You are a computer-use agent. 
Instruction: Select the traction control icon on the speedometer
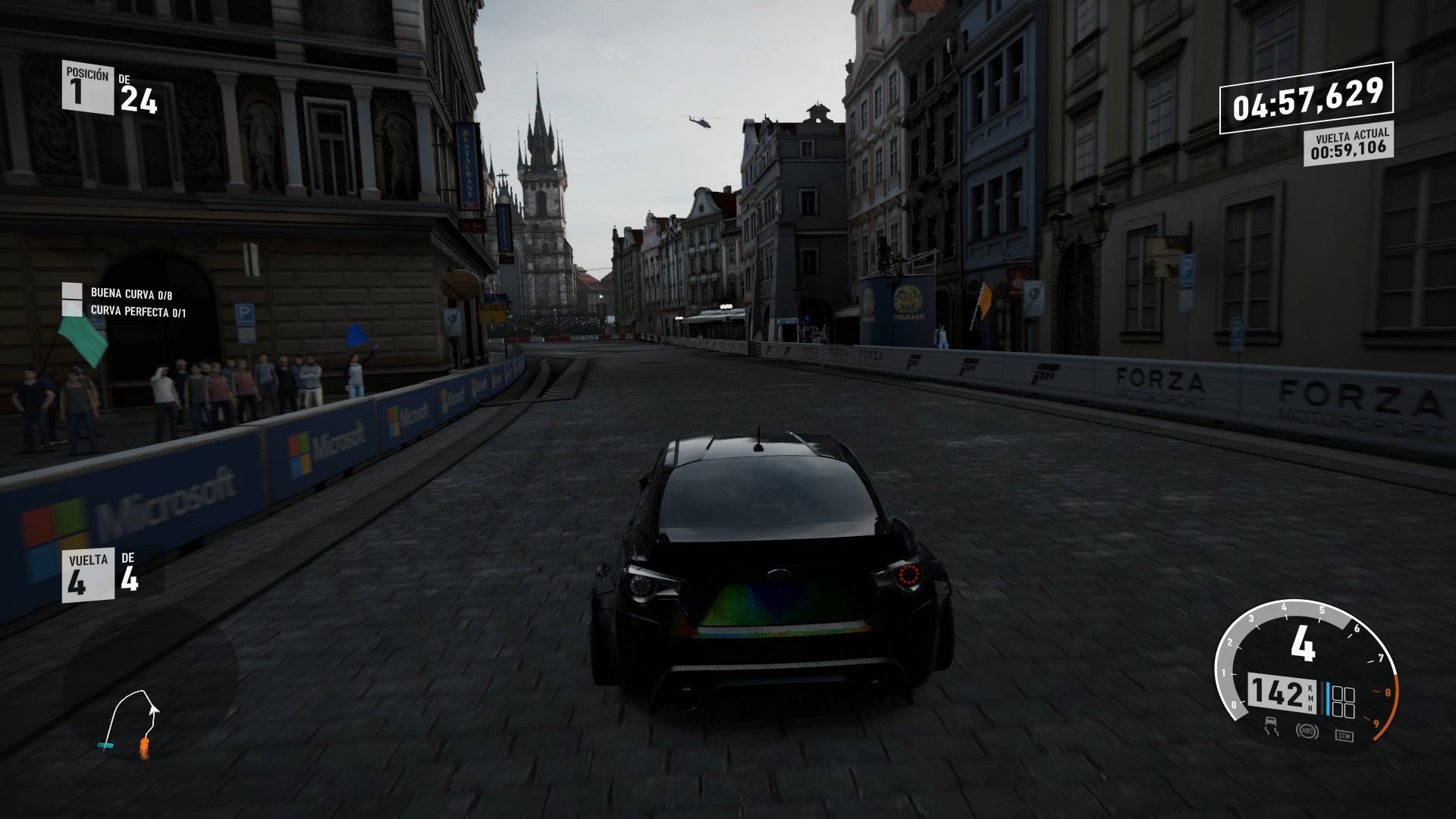pos(1270,728)
